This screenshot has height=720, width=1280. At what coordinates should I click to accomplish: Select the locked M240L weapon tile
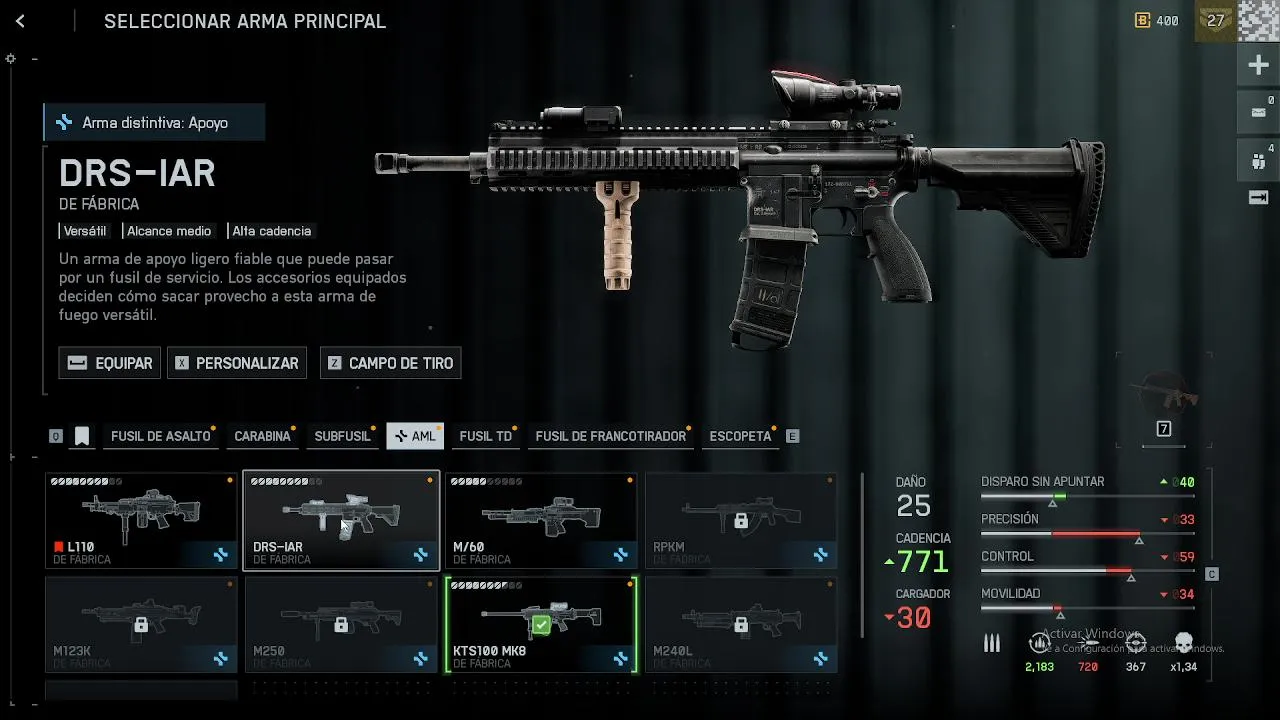click(741, 625)
